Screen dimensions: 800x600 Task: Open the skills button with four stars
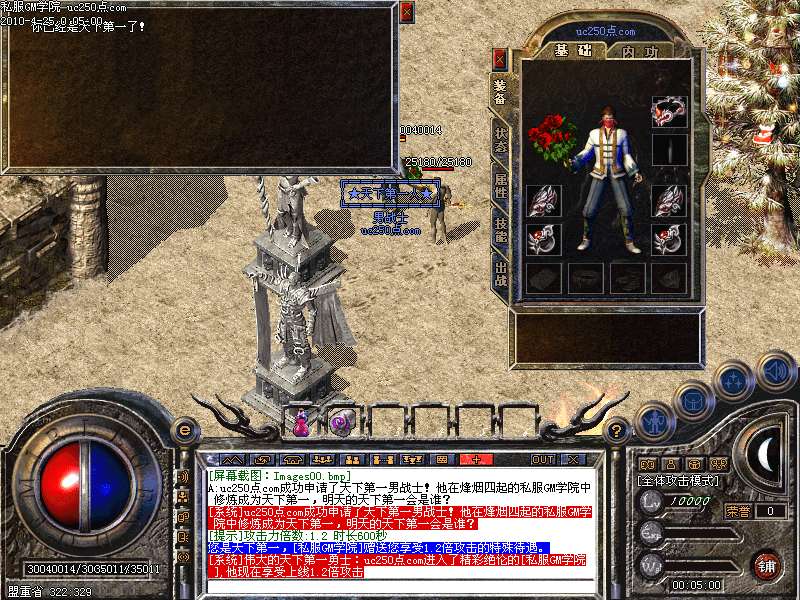click(x=734, y=380)
